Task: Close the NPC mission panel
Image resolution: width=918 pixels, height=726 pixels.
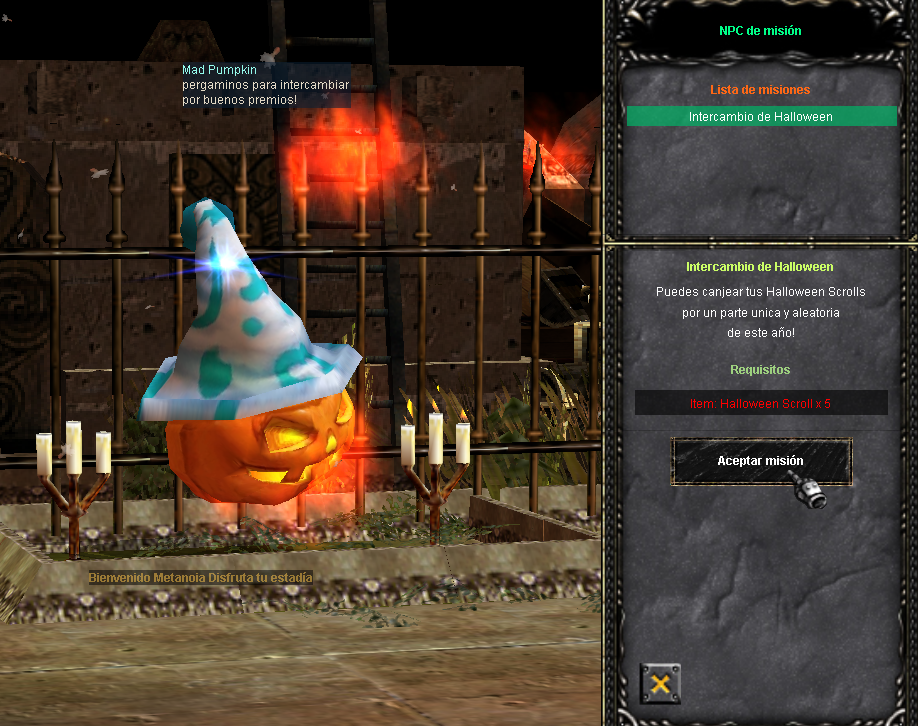Action: tap(660, 684)
